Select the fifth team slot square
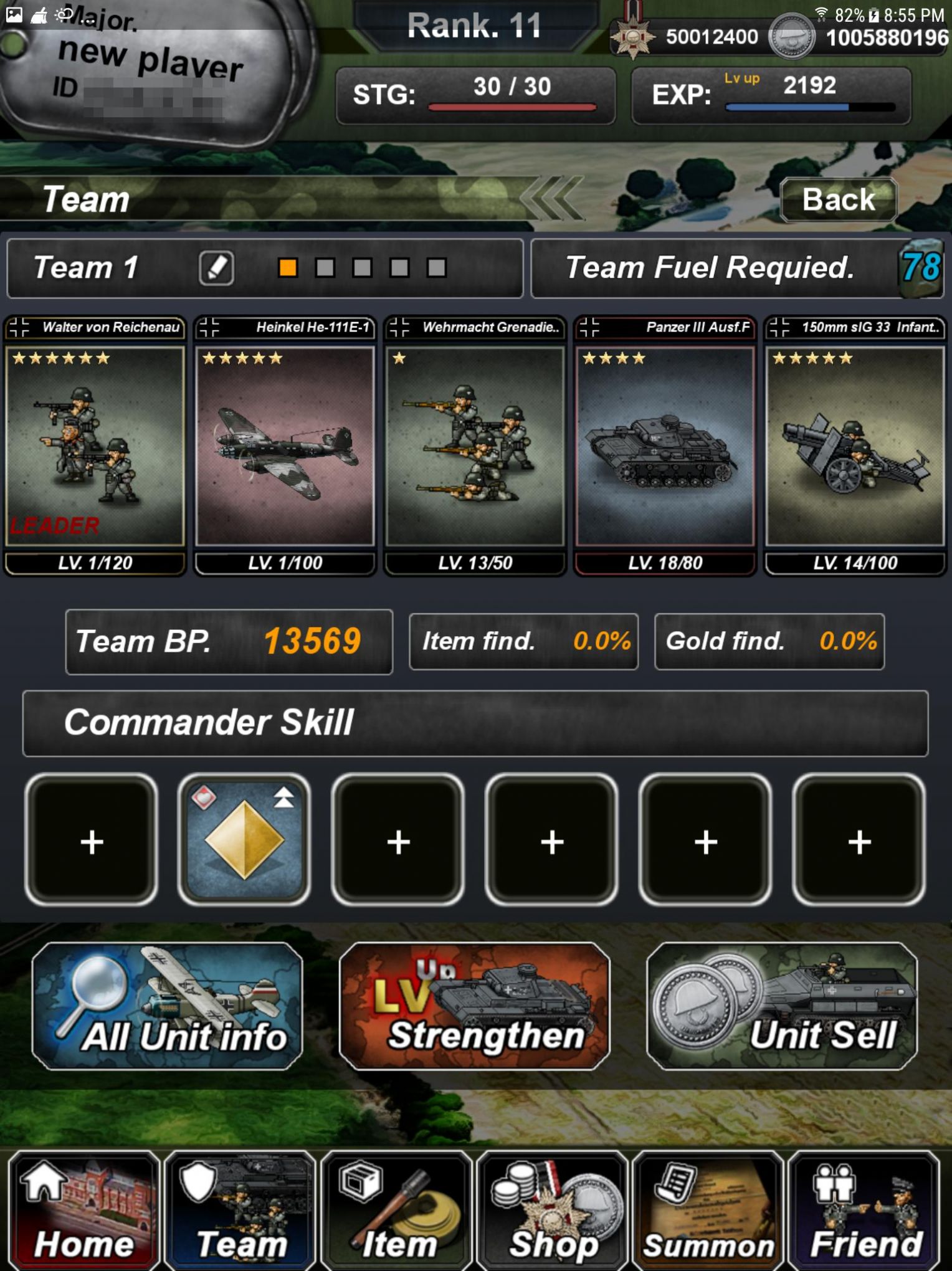Screen dimensions: 952x1271 click(x=438, y=267)
